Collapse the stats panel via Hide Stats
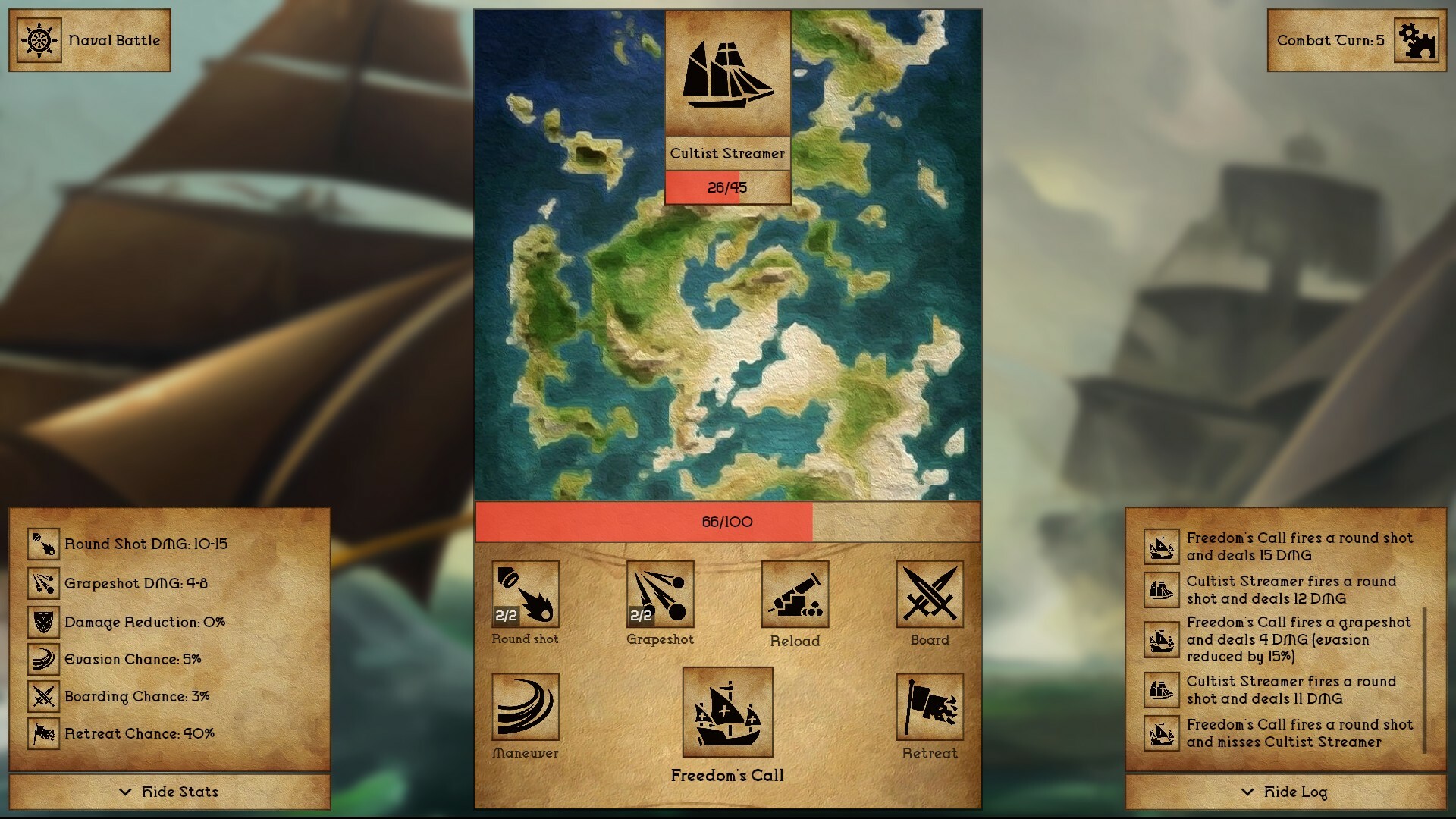Image resolution: width=1456 pixels, height=819 pixels. (180, 792)
